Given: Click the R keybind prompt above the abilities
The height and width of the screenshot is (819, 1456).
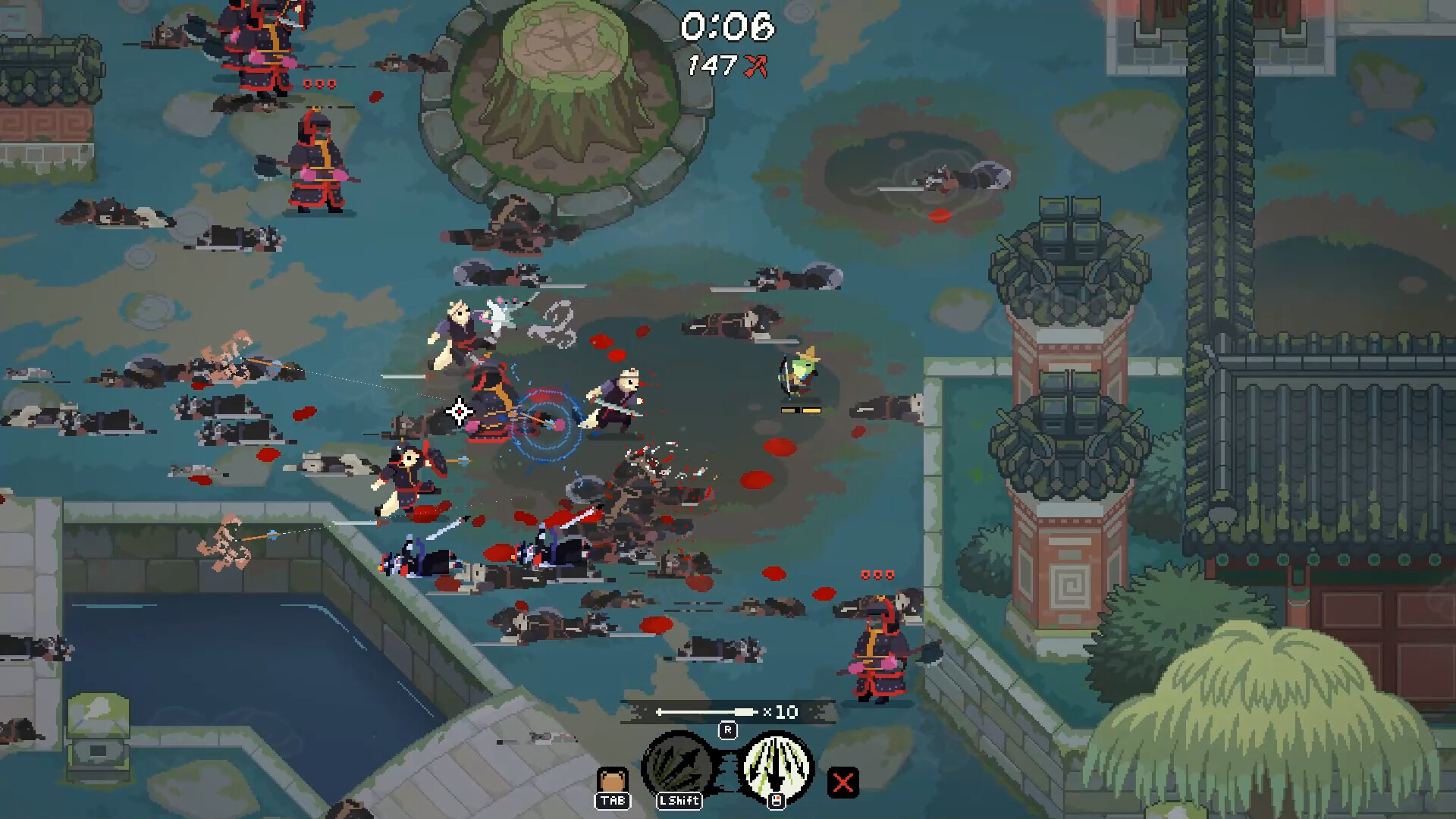Looking at the screenshot, I should 728,730.
